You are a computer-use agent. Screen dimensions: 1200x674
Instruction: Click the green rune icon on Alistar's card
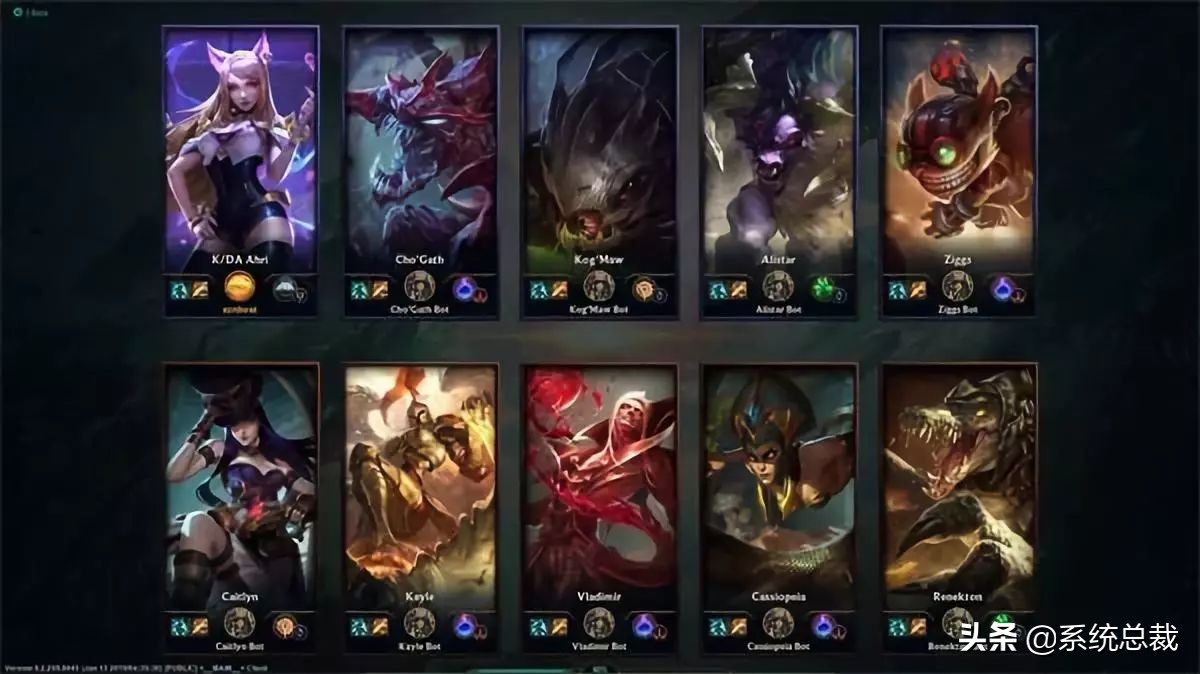[822, 289]
